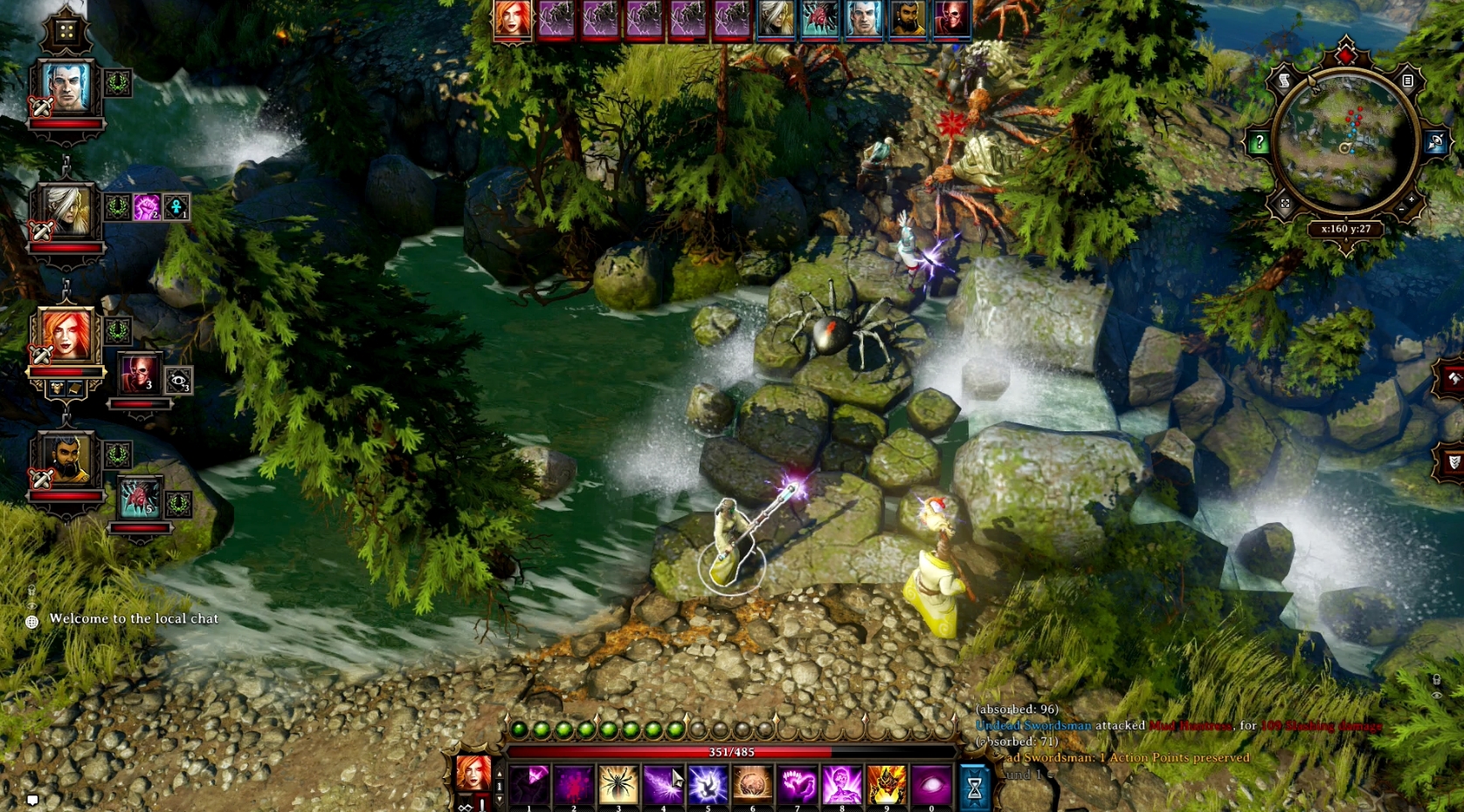Open the combat log via minimap document icon
Image resolution: width=1464 pixels, height=812 pixels.
tap(1407, 81)
